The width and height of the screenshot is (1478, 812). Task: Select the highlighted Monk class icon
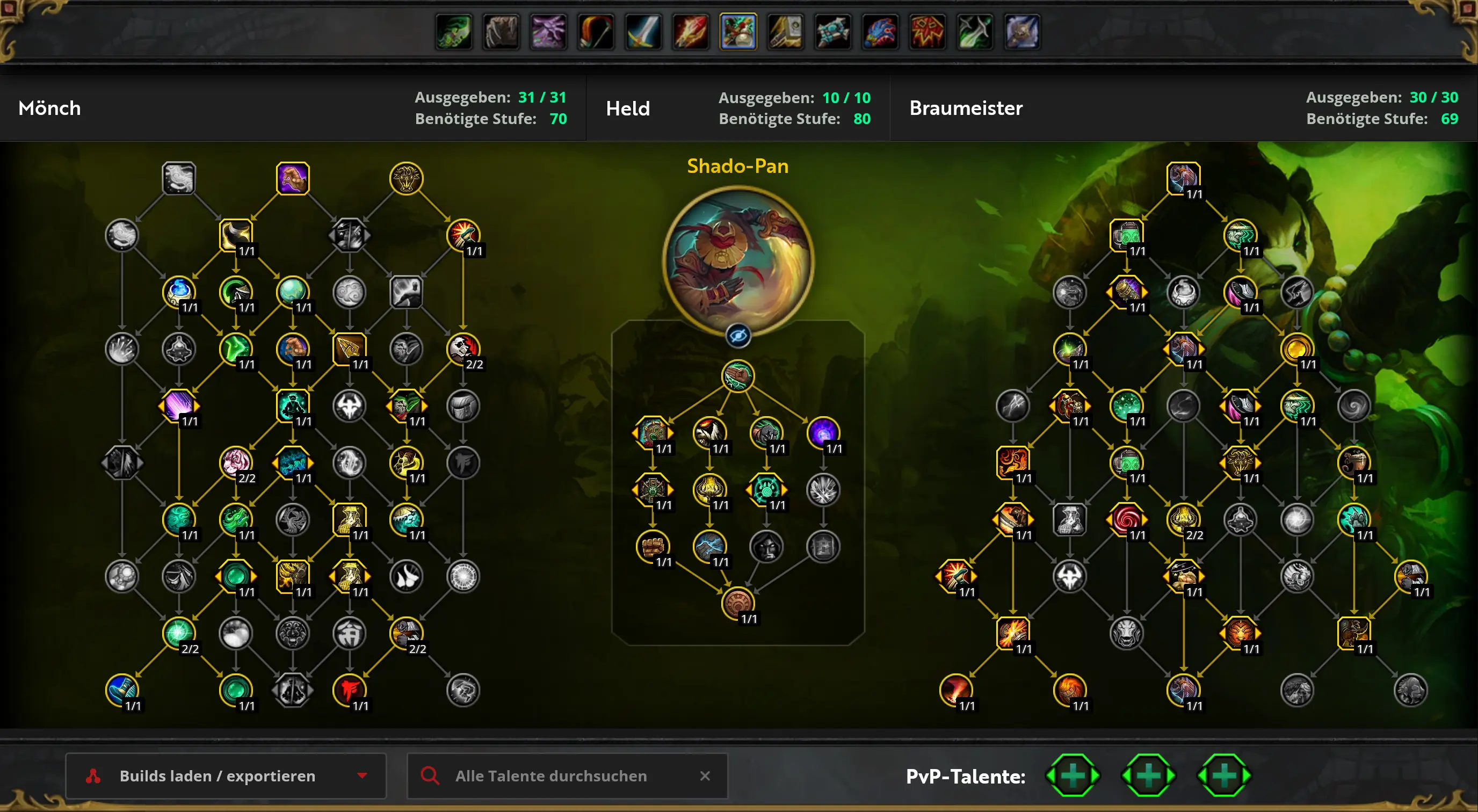pos(738,32)
